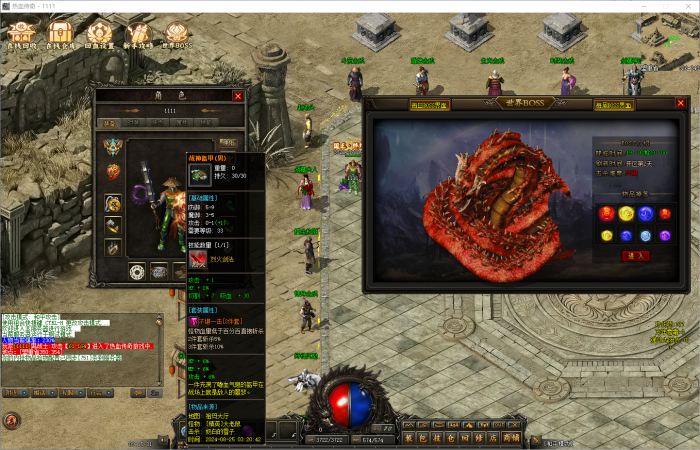This screenshot has height=450, width=700.
Task: Close the 角色 character window
Action: (x=238, y=96)
